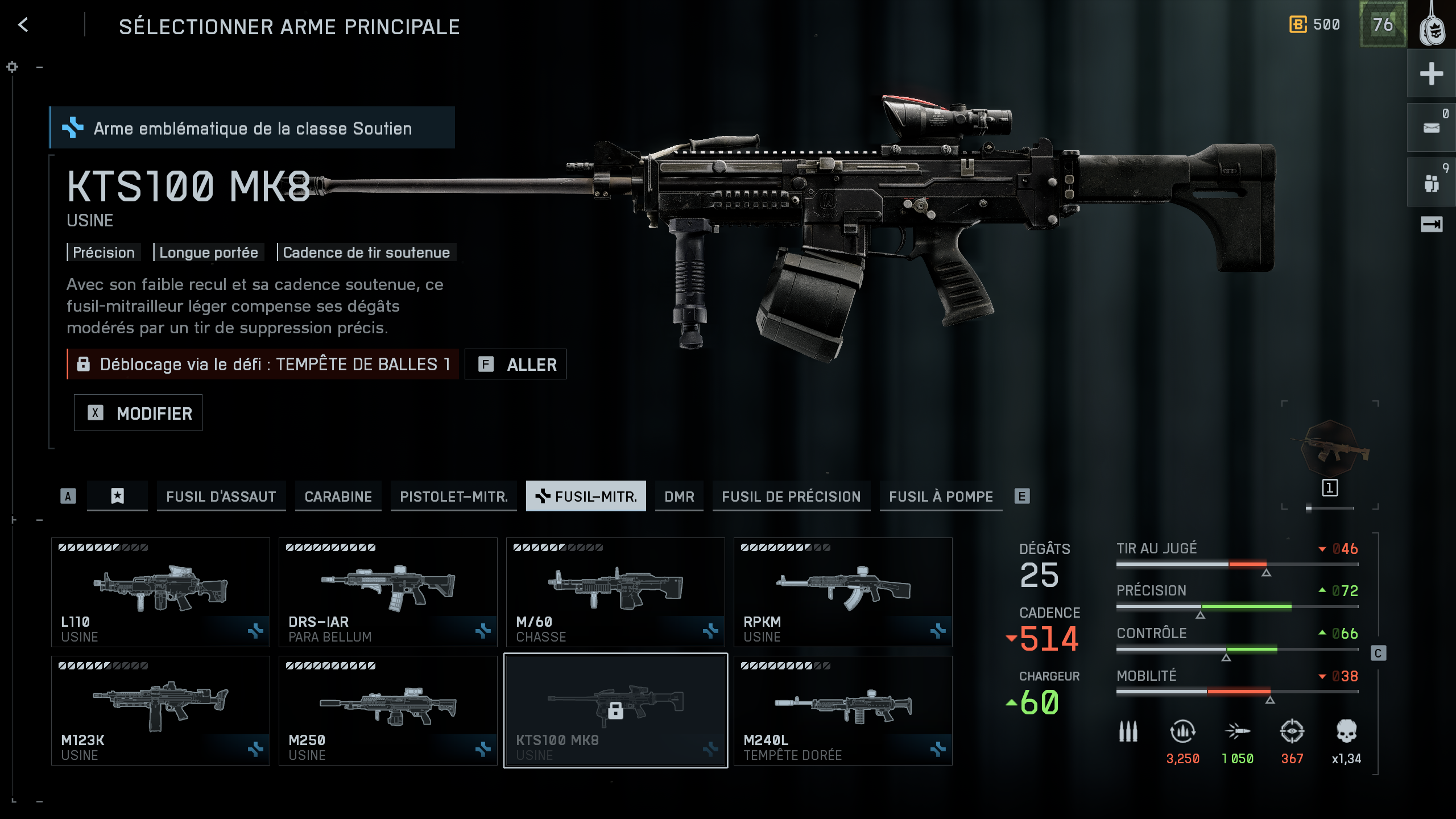Pick the M240L Tempête Dorée weapon
This screenshot has height=819, width=1456.
pyautogui.click(x=843, y=710)
